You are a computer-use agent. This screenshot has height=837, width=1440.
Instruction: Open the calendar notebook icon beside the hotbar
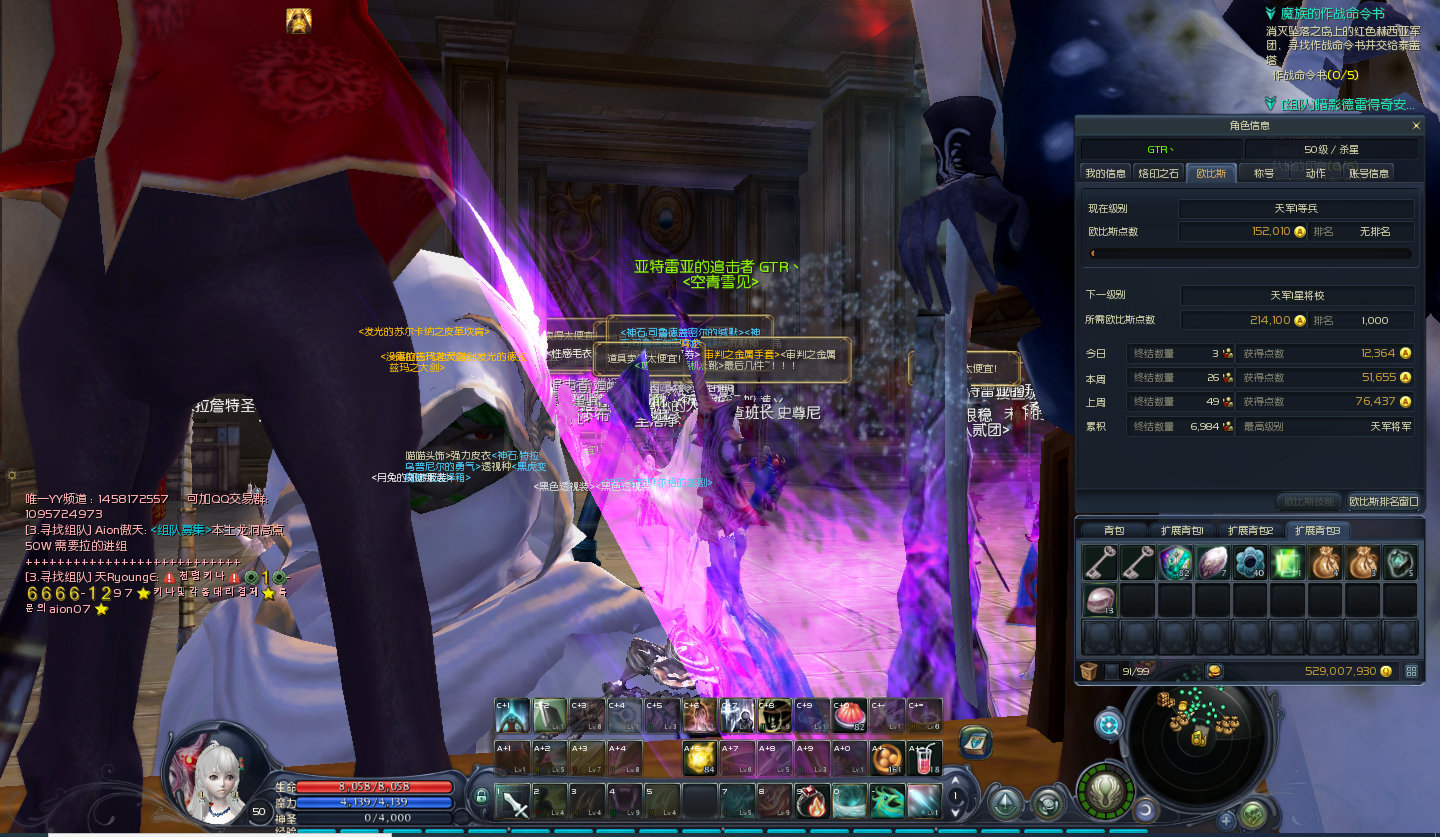pos(974,741)
